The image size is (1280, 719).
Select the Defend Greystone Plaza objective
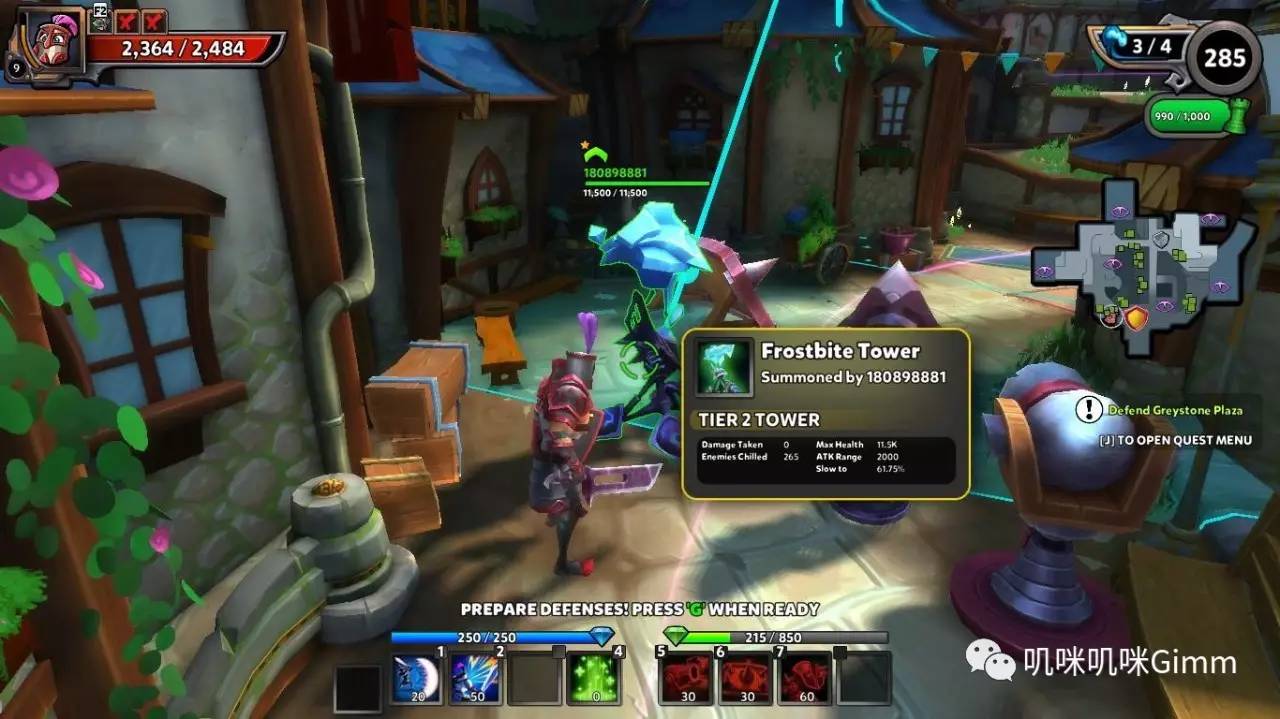coord(1174,410)
